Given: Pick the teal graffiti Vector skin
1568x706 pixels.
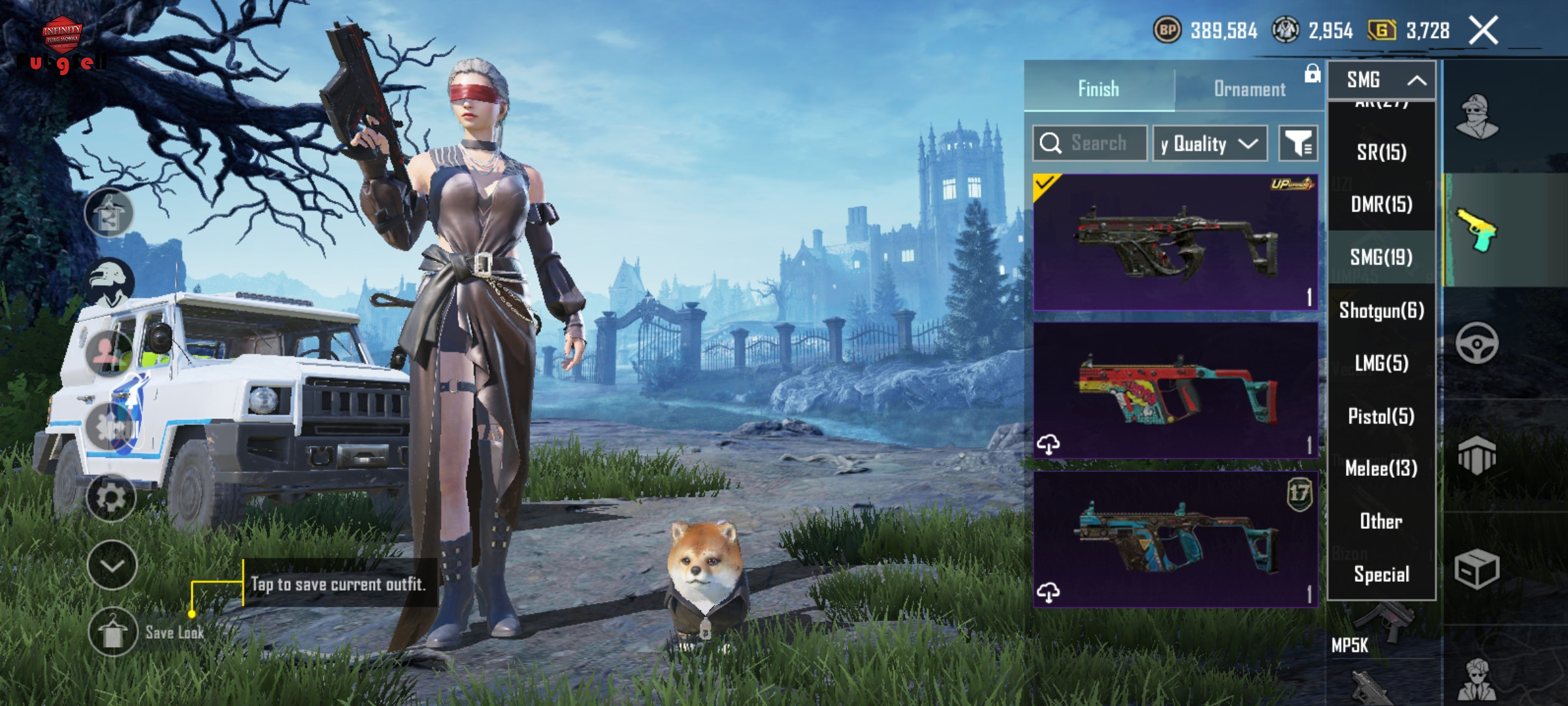Looking at the screenshot, I should pos(1175,539).
